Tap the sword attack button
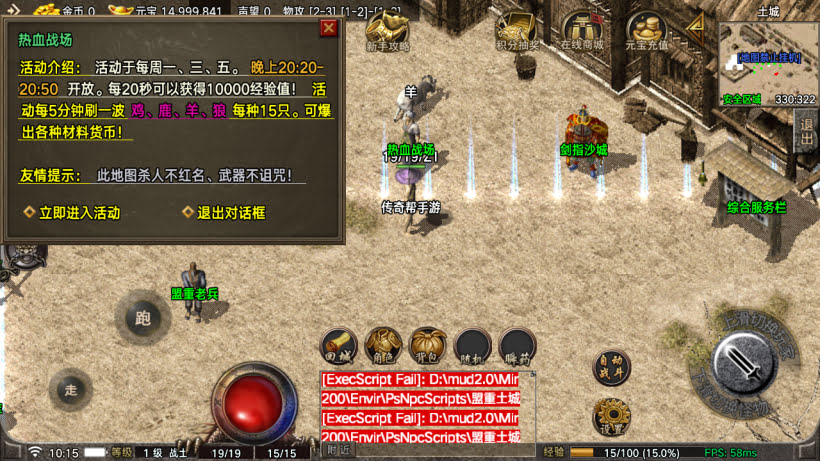Screen dimensions: 820x461 tap(745, 363)
